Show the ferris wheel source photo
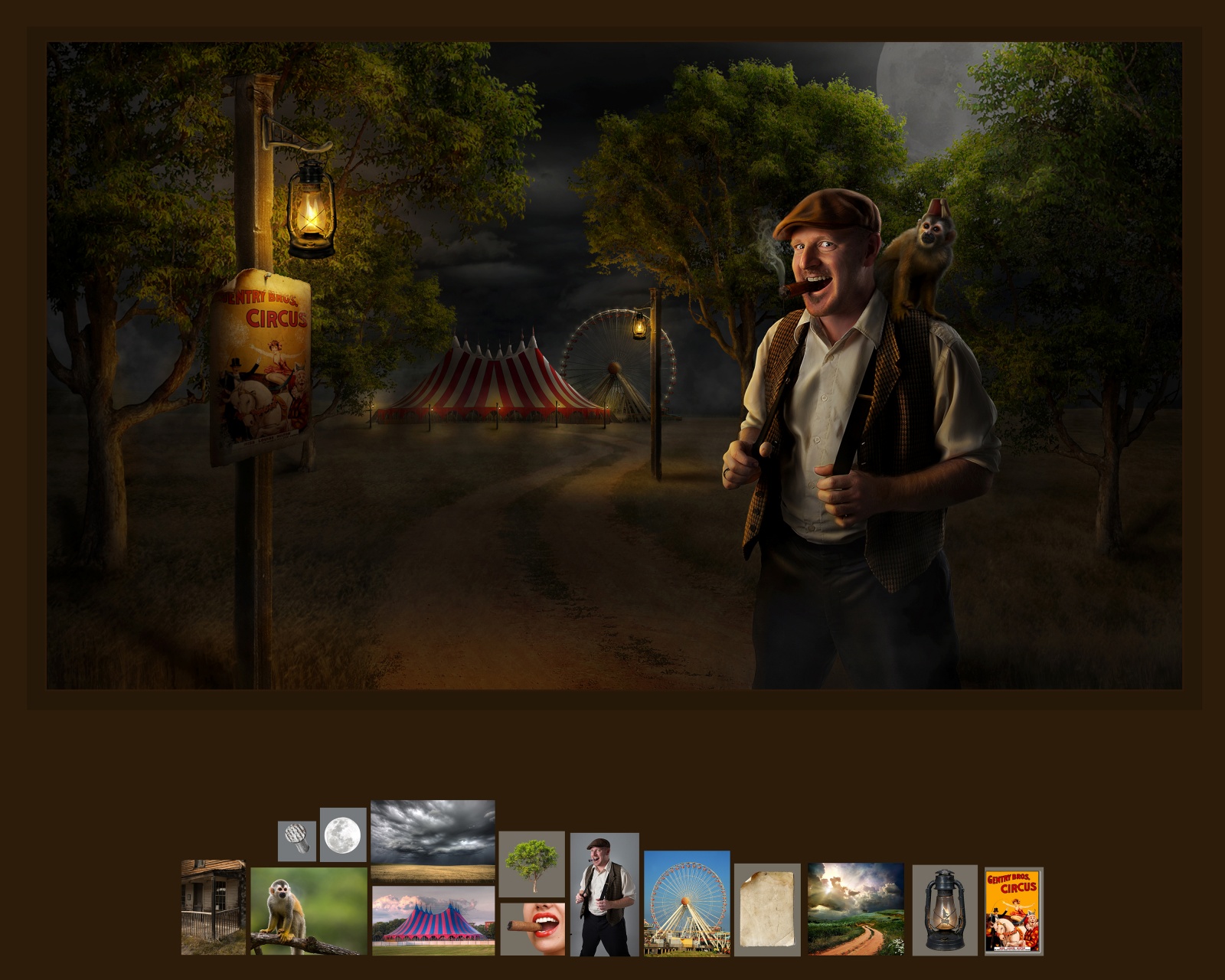The height and width of the screenshot is (980, 1225). coord(687,903)
